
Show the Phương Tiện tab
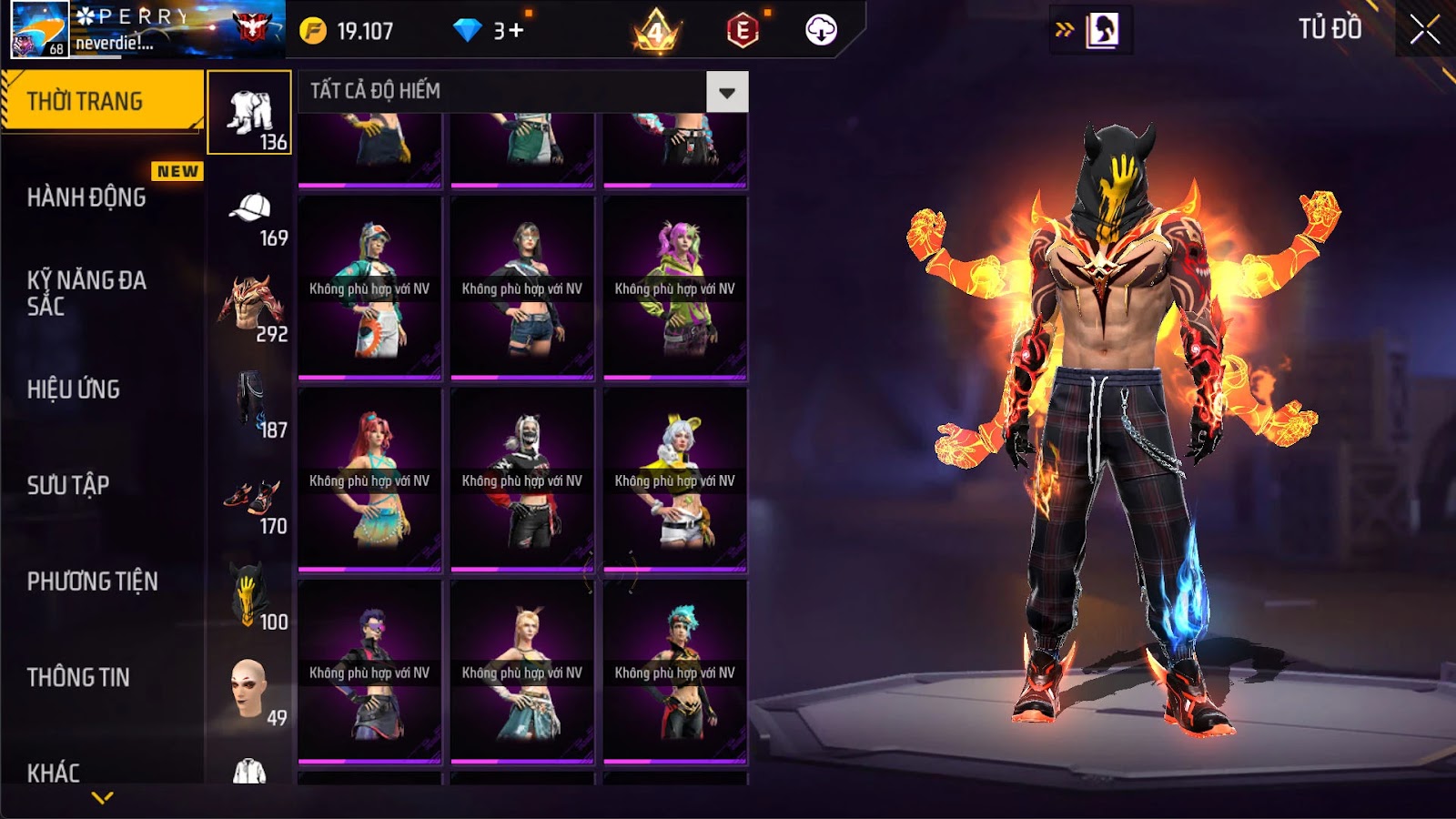point(92,581)
